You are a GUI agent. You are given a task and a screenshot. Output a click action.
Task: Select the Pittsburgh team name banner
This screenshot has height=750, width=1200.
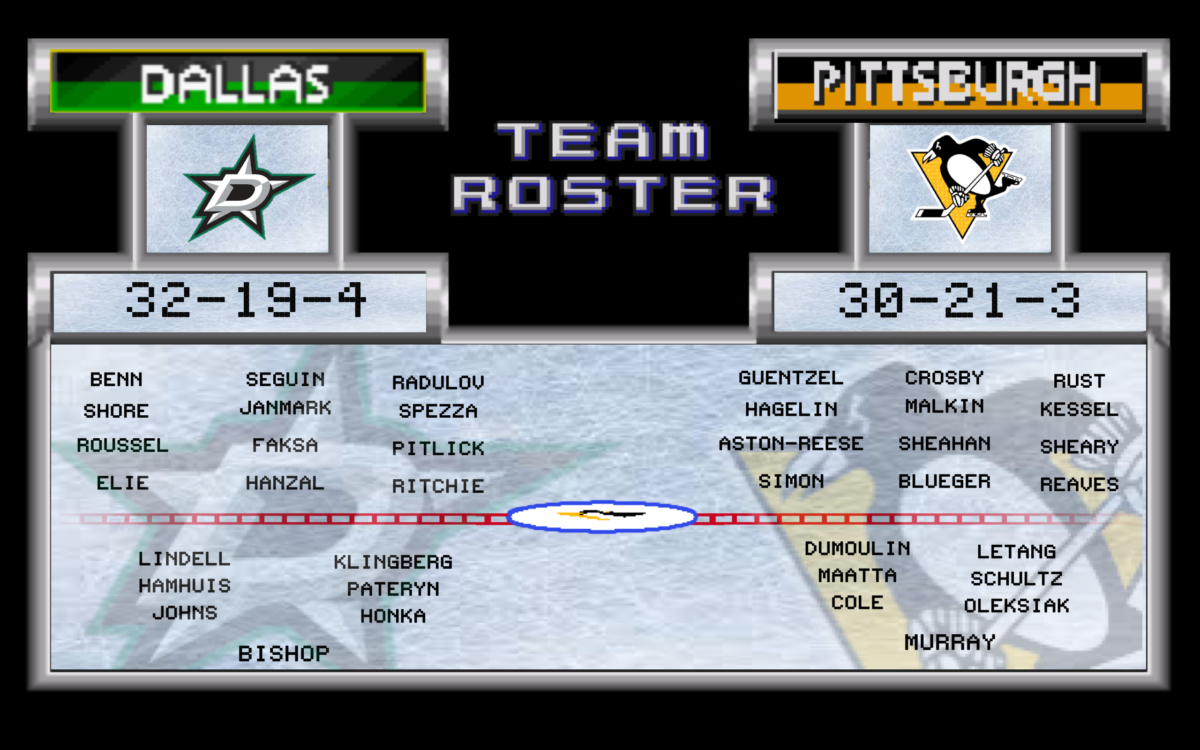click(x=958, y=84)
